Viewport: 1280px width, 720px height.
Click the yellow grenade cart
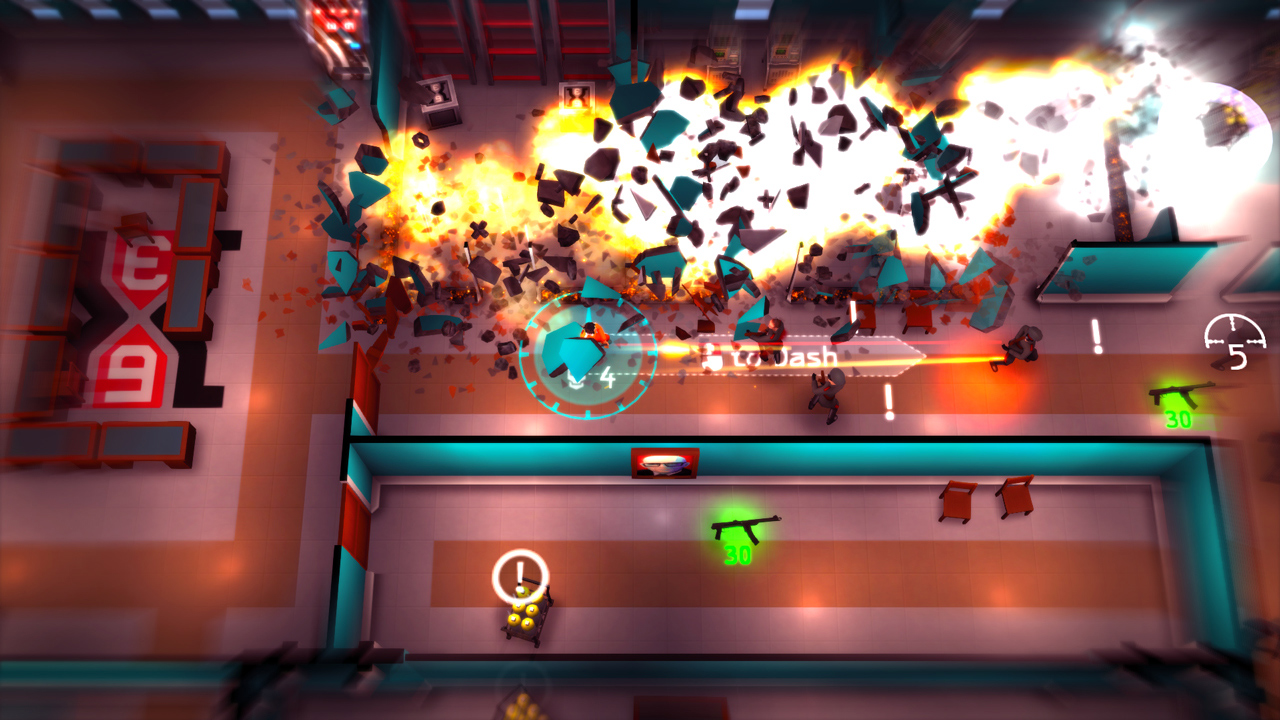(x=524, y=620)
